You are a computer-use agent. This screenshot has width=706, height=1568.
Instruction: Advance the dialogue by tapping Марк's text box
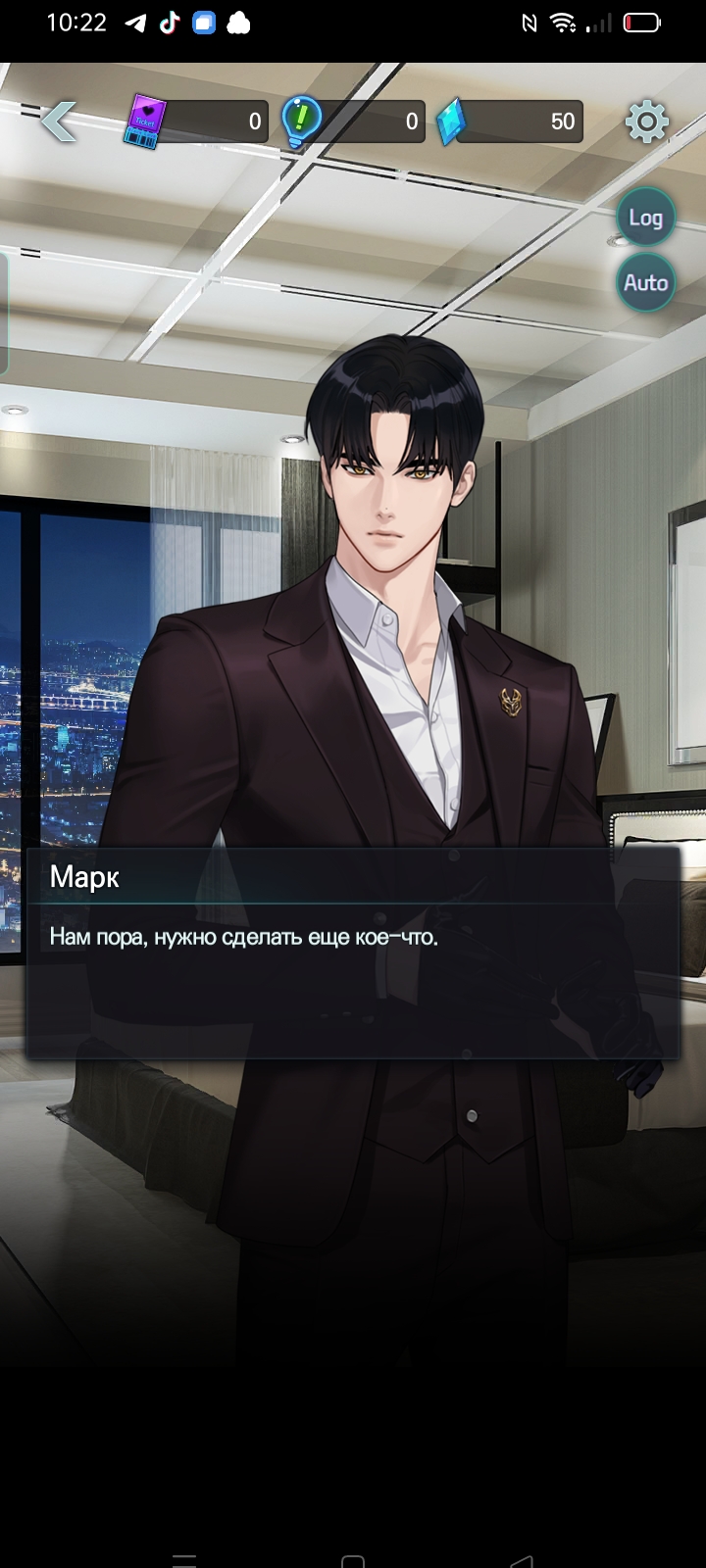click(353, 953)
